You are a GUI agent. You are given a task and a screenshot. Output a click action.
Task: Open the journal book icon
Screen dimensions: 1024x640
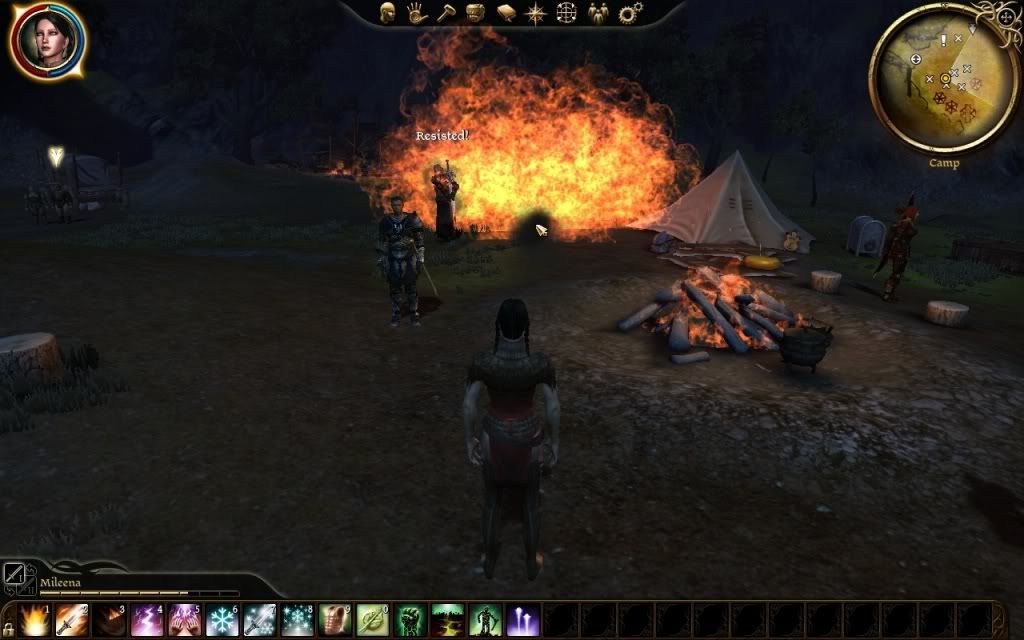(x=506, y=13)
